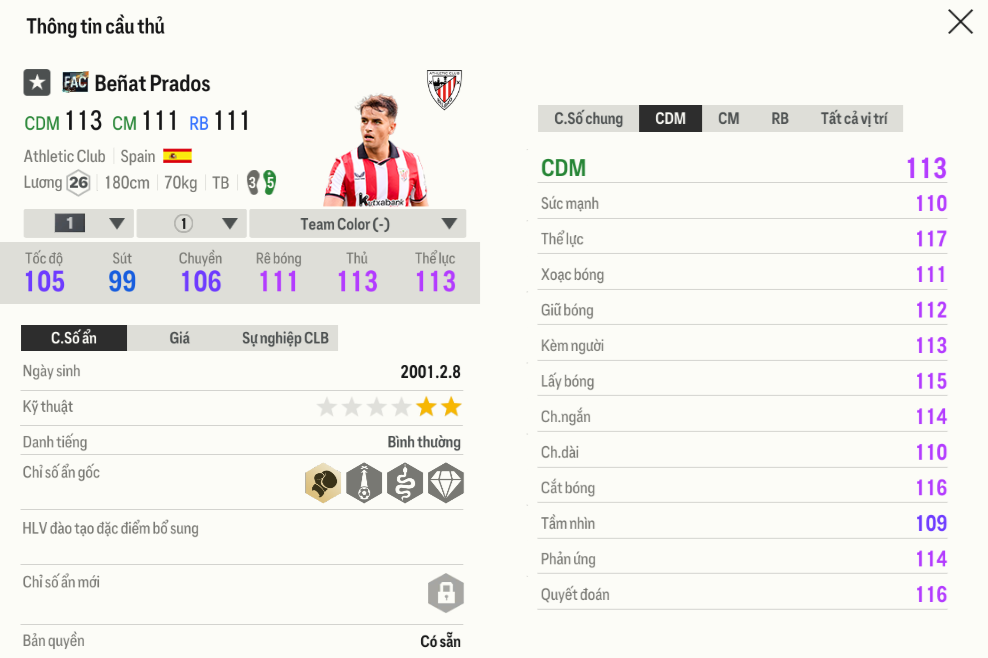Select the C.Số ẩn tab

(74, 338)
